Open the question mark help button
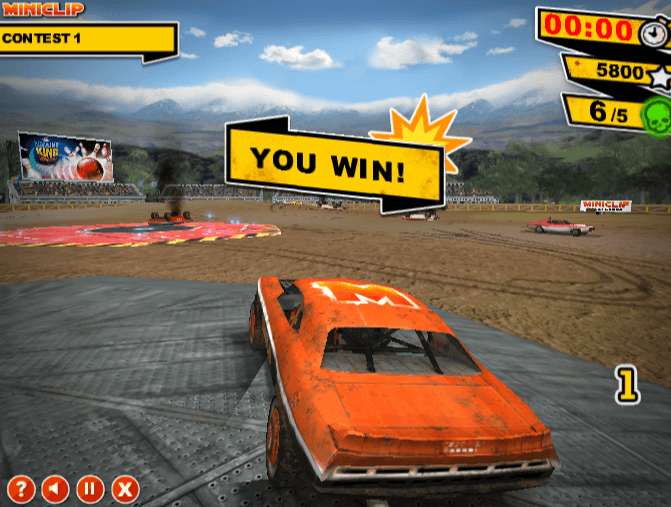 pos(21,489)
